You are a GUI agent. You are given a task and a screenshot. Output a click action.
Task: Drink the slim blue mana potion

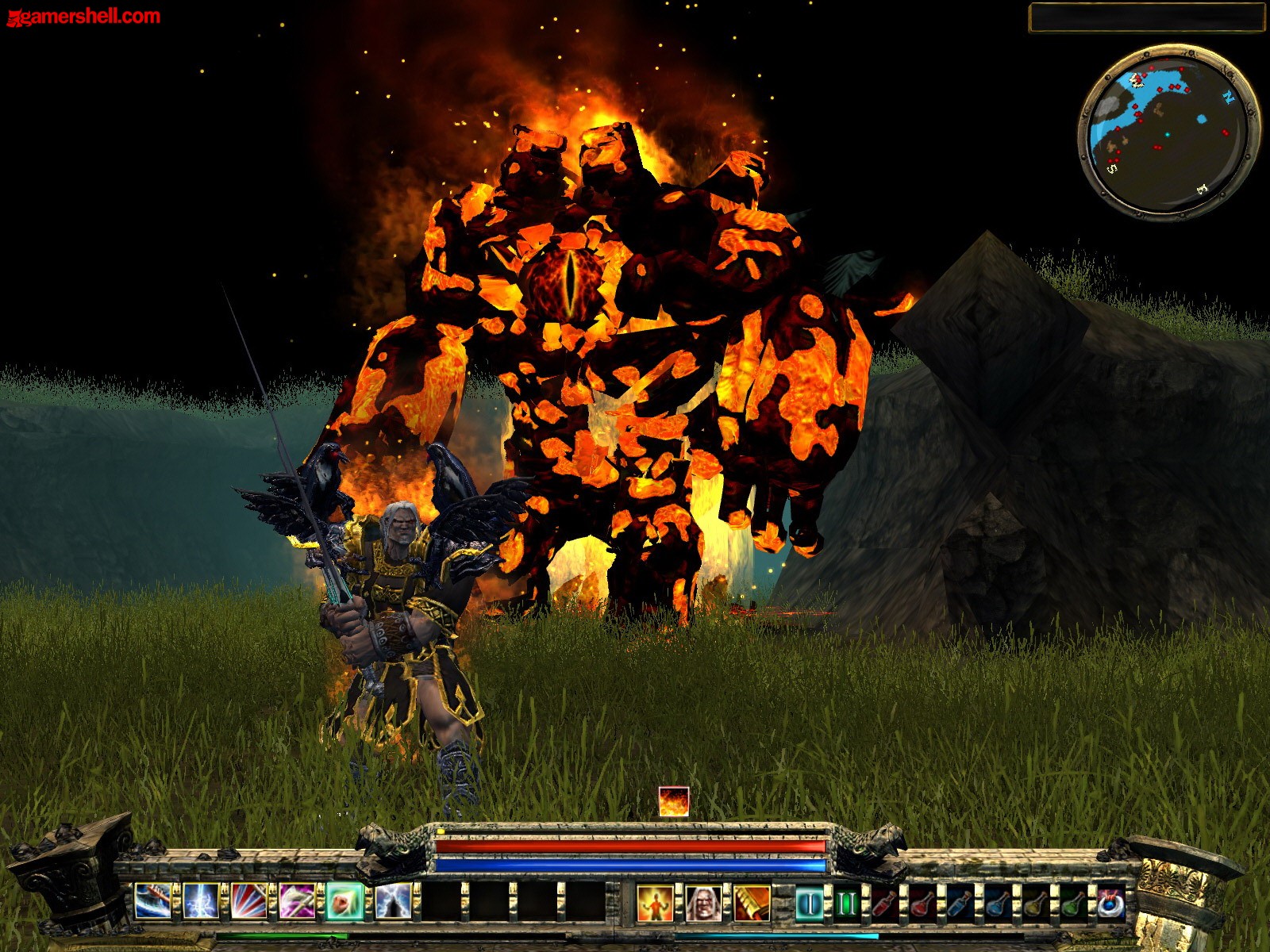click(960, 904)
